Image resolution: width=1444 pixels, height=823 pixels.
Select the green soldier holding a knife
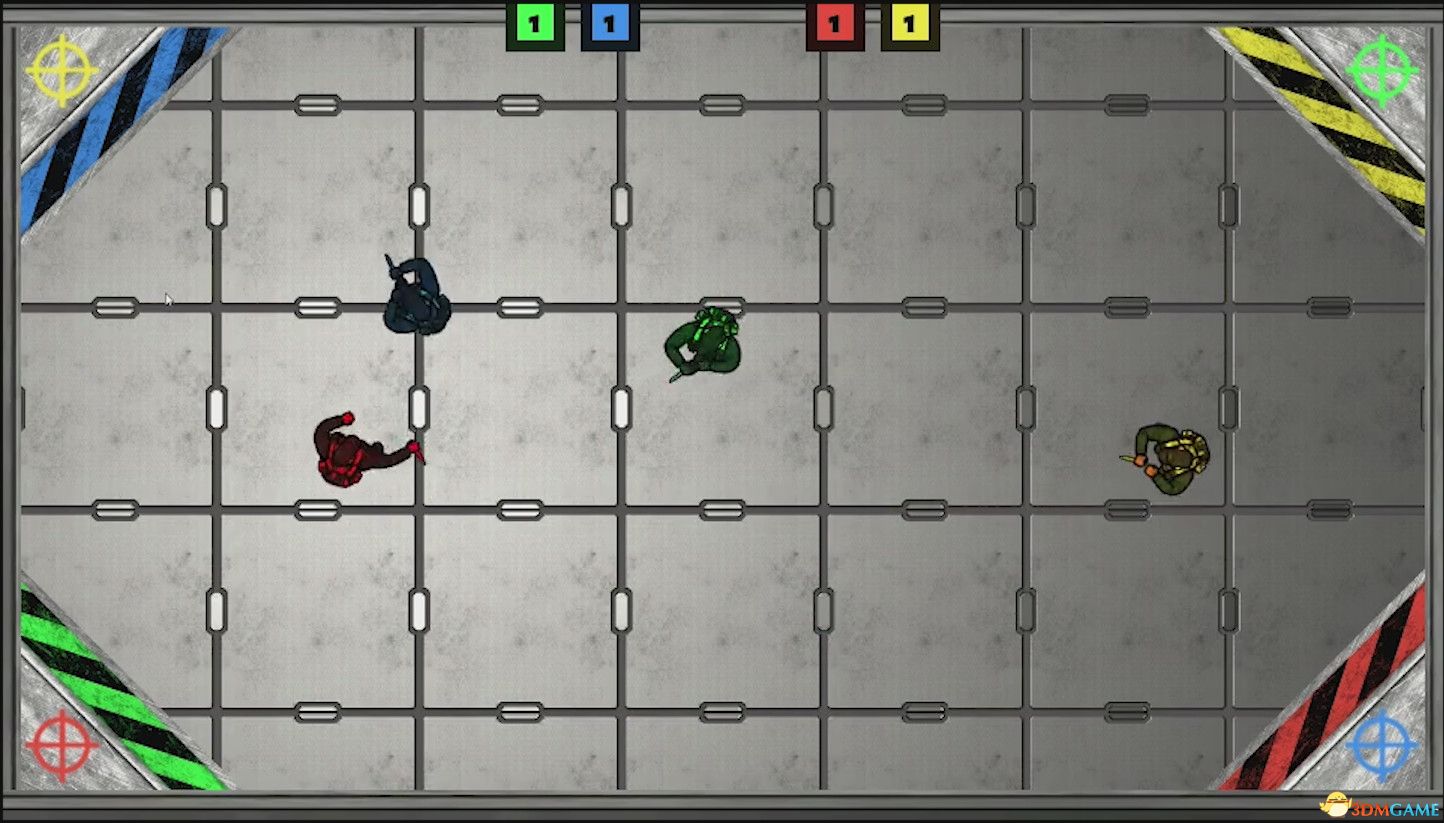[x=705, y=340]
